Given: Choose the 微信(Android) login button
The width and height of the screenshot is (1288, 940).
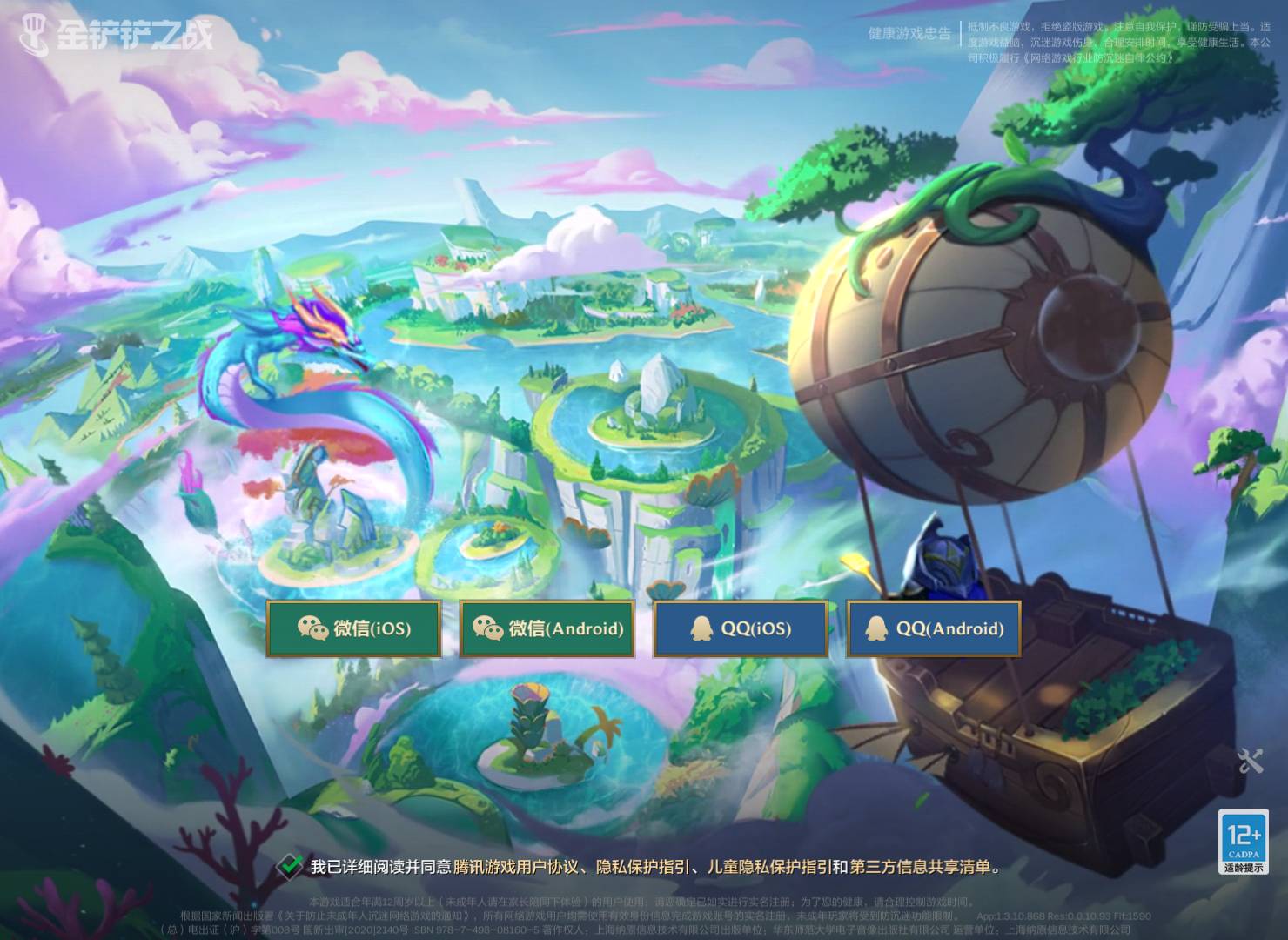Looking at the screenshot, I should coord(547,628).
